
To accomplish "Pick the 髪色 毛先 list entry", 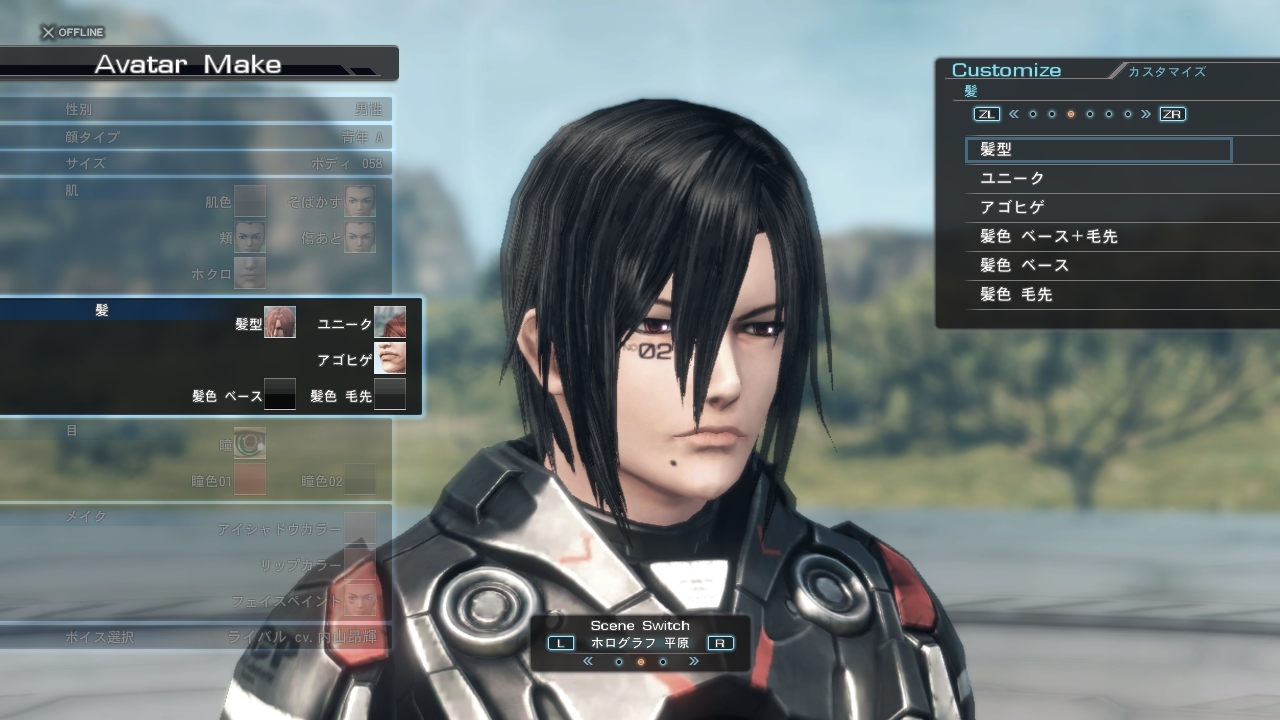I will point(1100,295).
